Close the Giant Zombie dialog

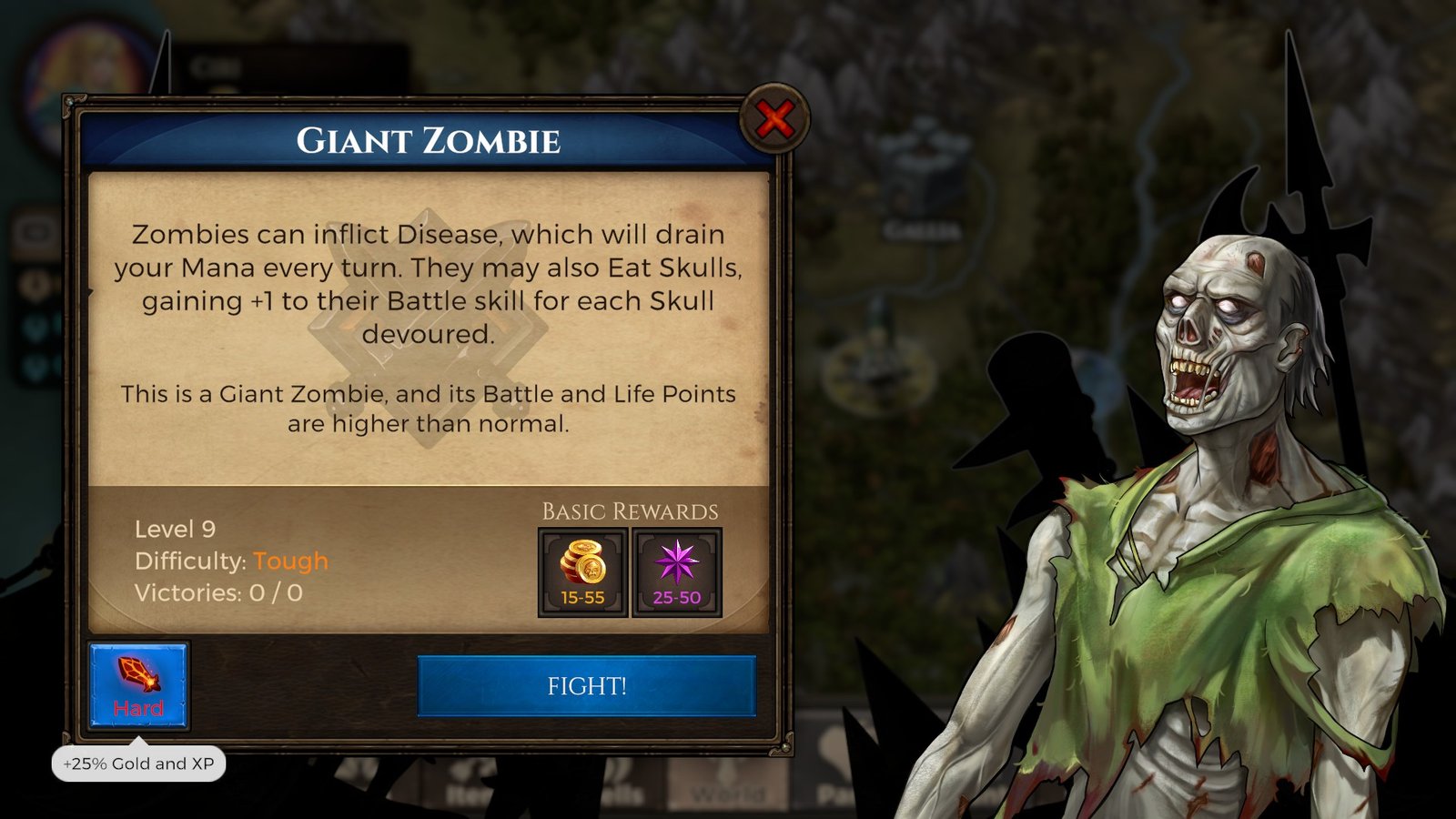pos(774,119)
